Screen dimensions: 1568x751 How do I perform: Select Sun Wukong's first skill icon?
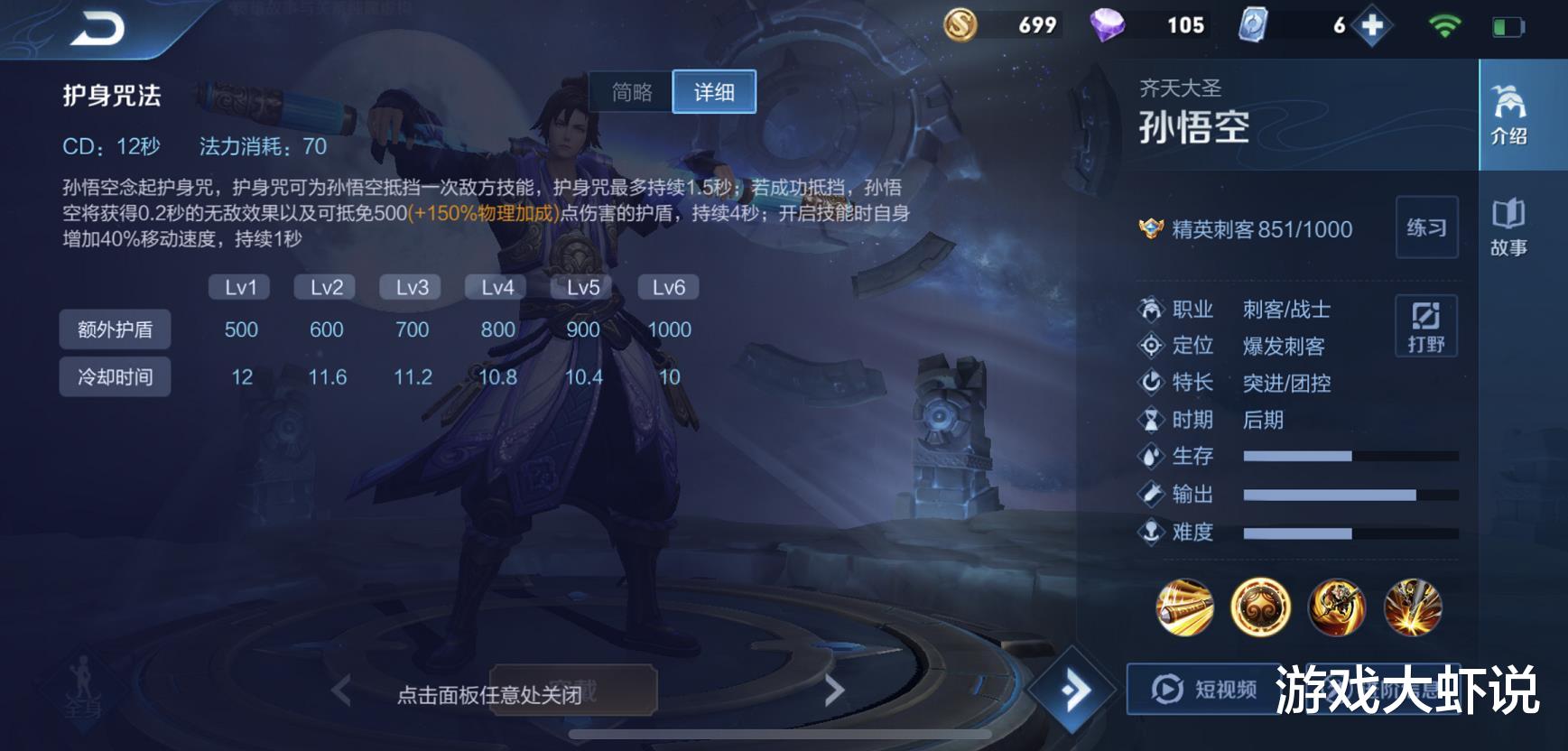pos(1185,609)
